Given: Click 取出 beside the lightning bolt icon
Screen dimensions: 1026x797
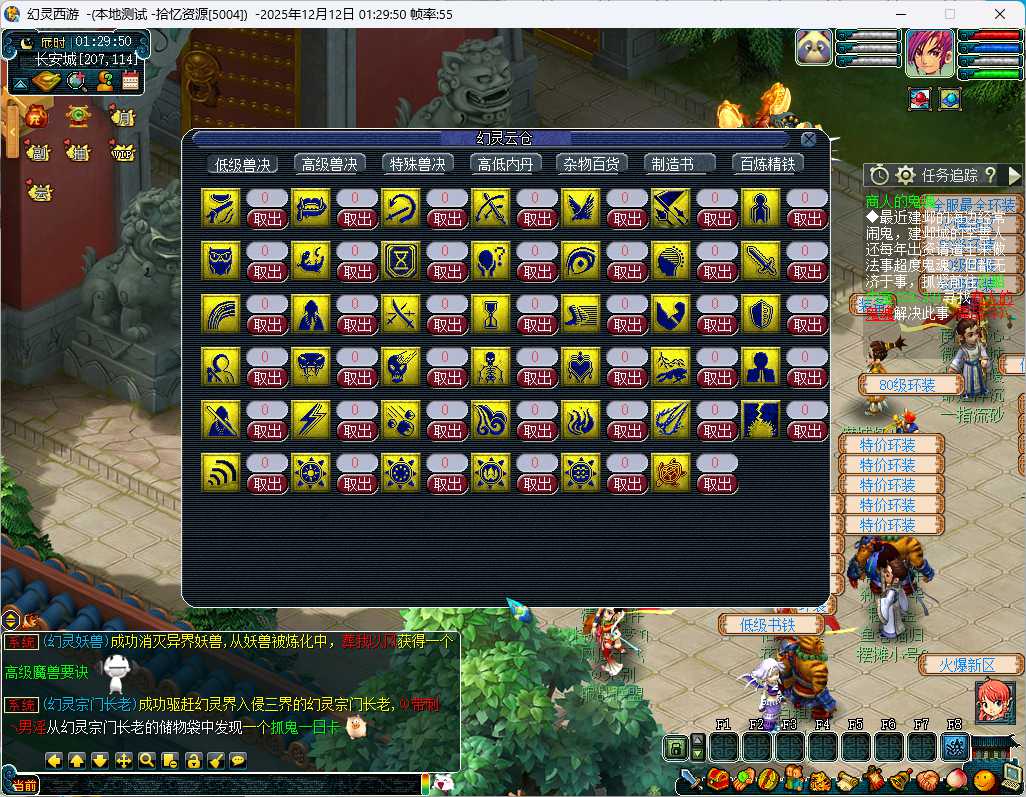Looking at the screenshot, I should 358,430.
